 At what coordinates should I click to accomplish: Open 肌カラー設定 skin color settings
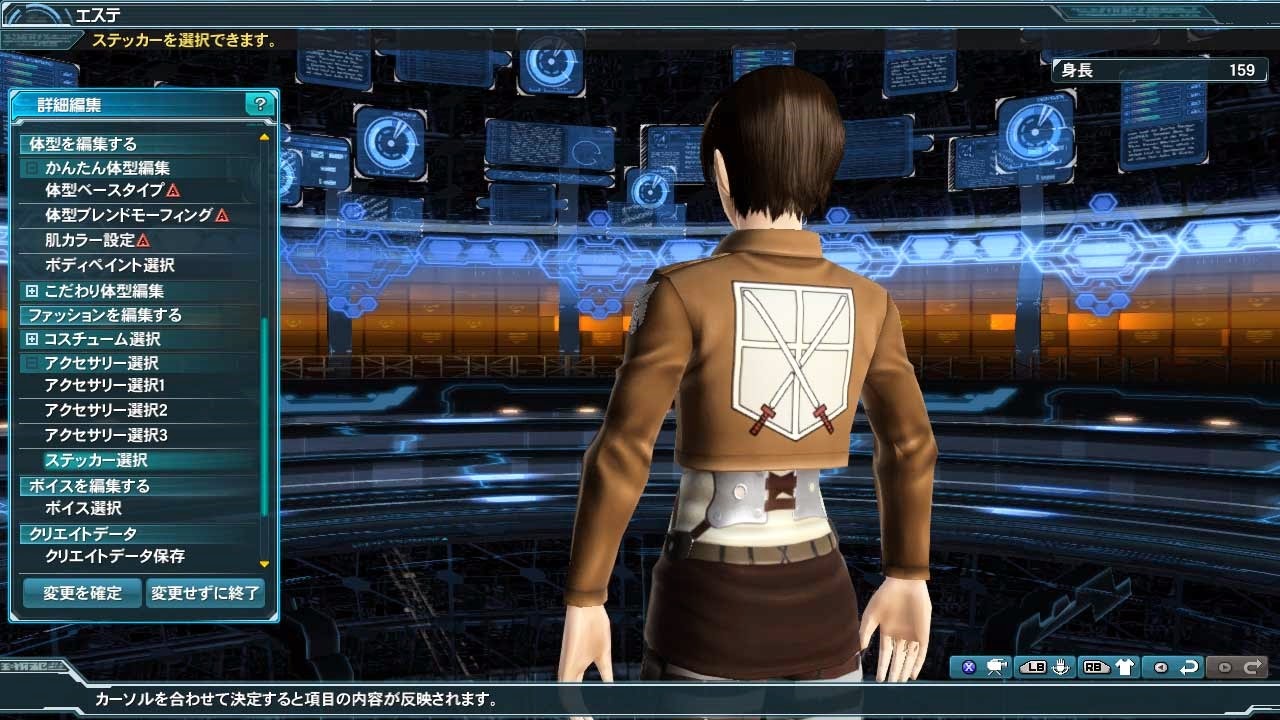[x=90, y=240]
